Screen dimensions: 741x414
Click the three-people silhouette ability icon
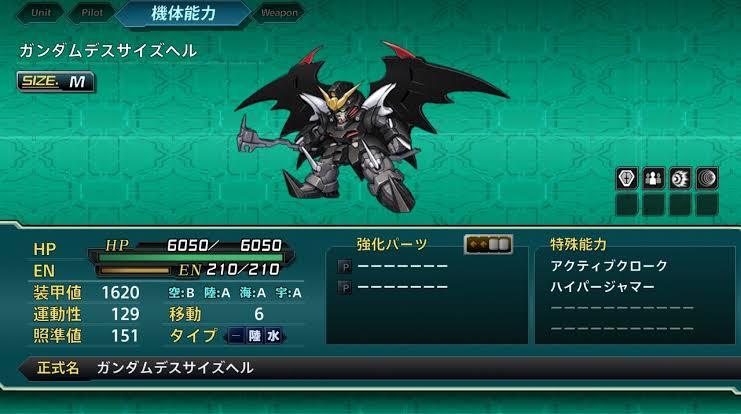coord(653,179)
